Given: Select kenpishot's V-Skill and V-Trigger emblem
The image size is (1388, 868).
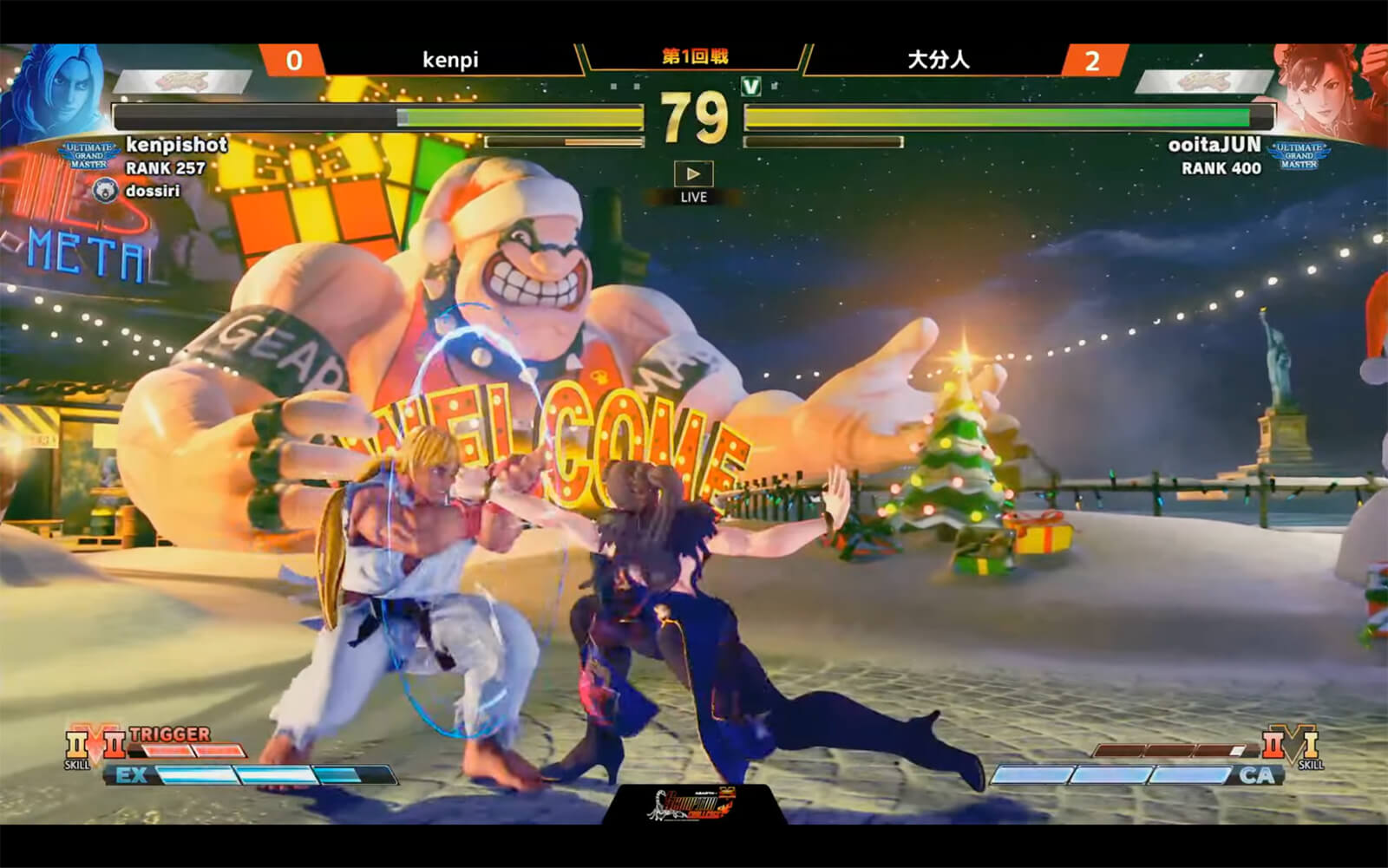Looking at the screenshot, I should 95,746.
